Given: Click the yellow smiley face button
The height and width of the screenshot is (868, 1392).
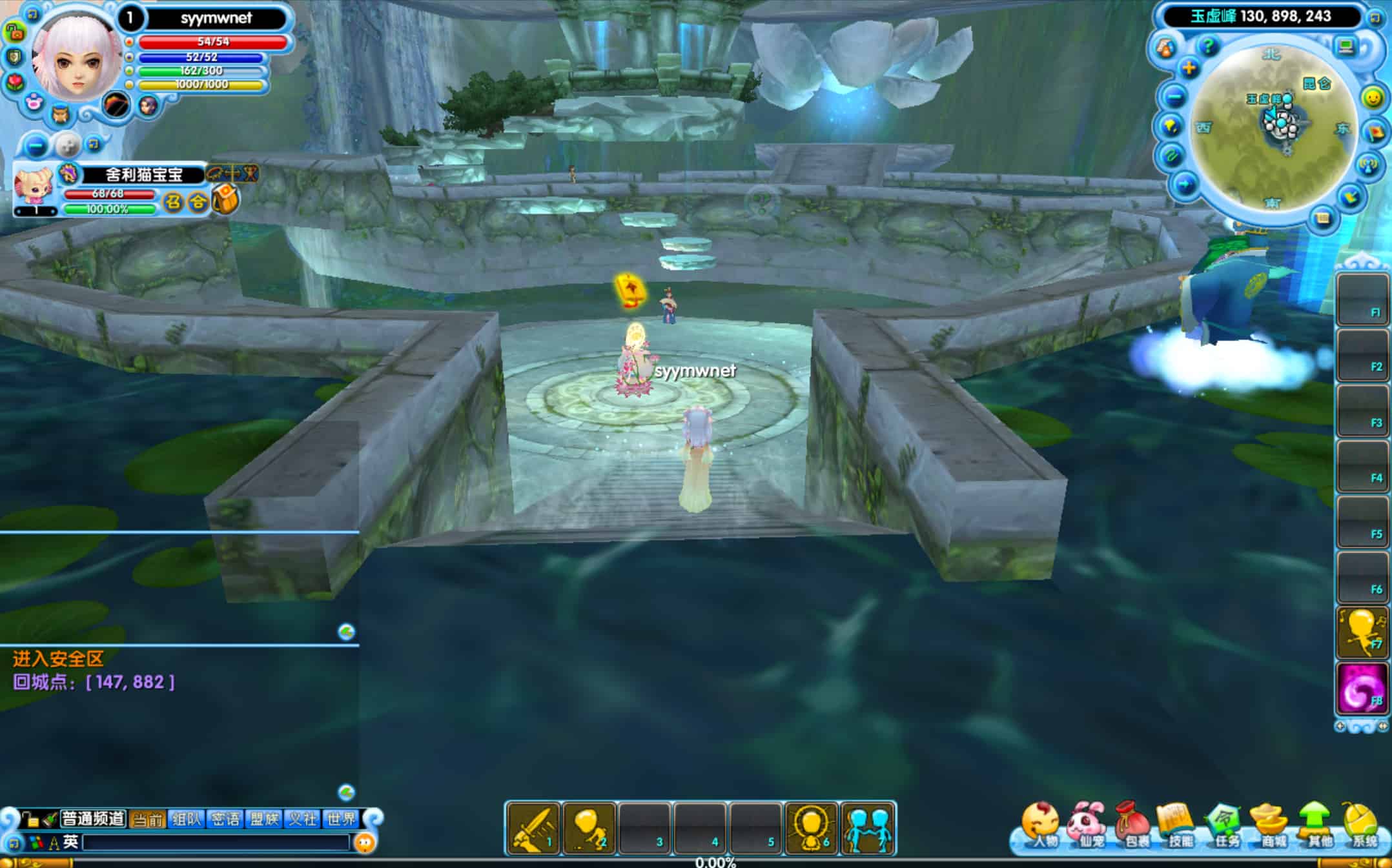Looking at the screenshot, I should click(x=1372, y=97).
